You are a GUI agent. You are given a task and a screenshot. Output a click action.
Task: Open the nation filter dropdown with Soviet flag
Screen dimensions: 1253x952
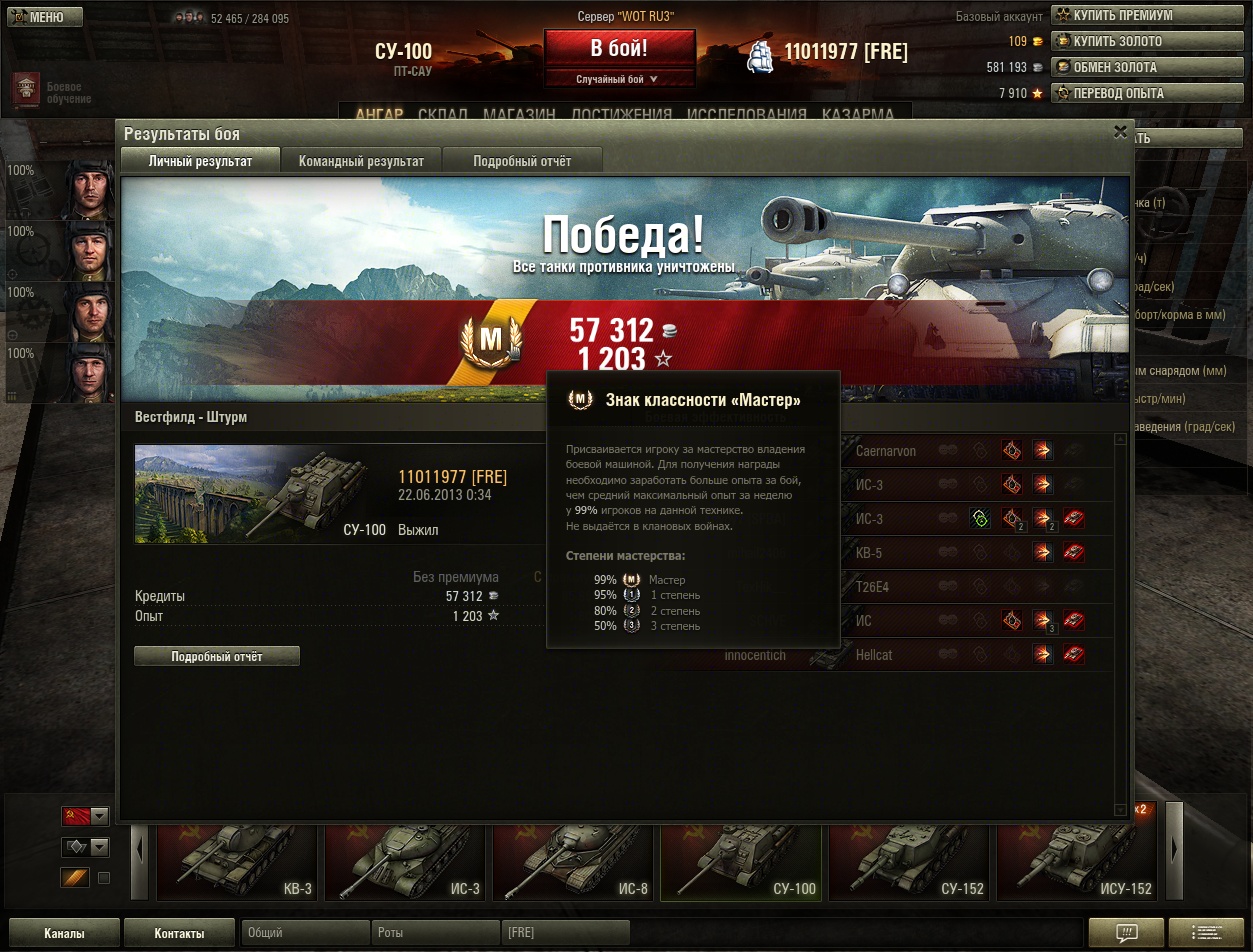[85, 816]
